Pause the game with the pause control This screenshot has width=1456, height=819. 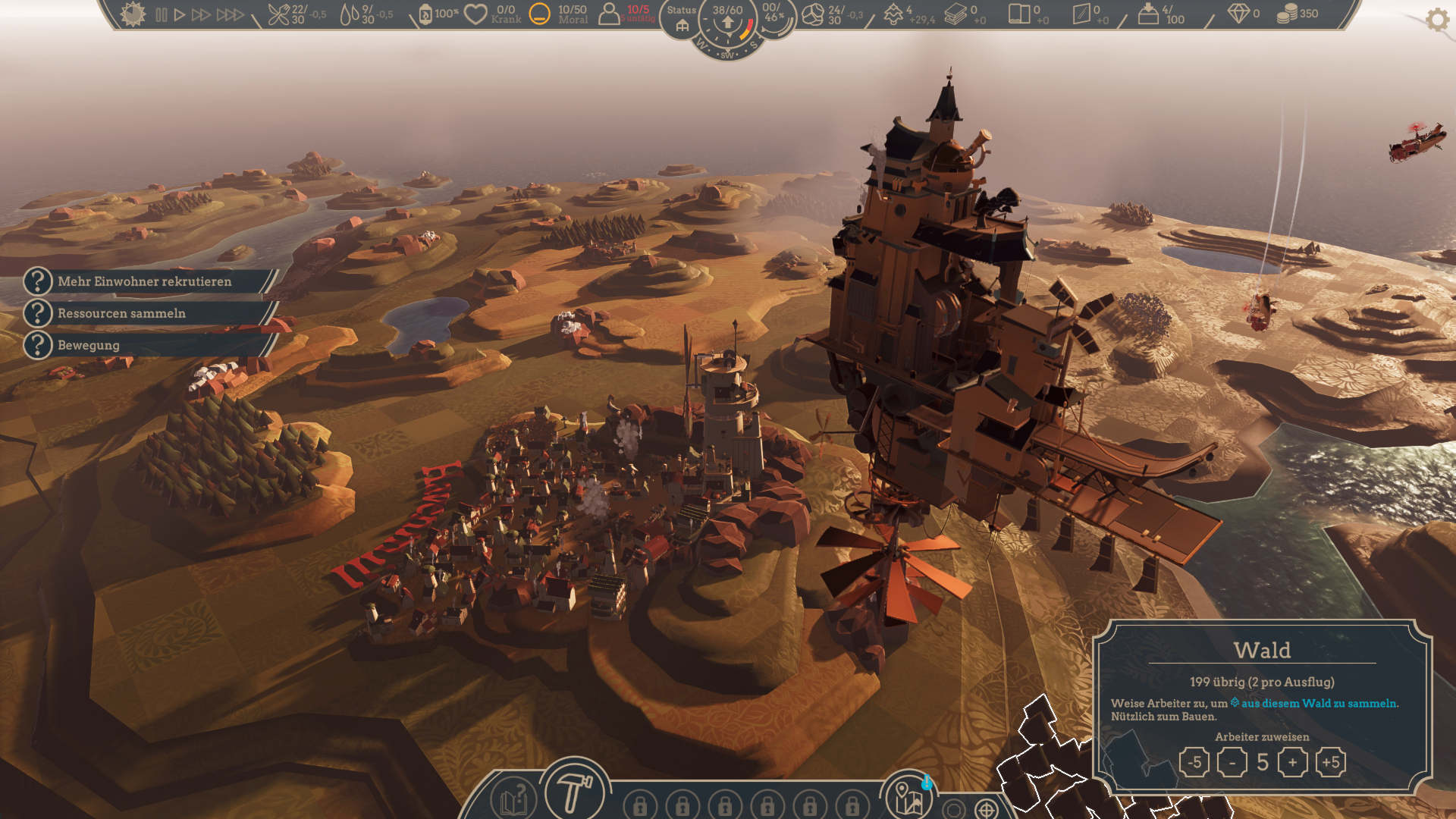click(x=162, y=13)
